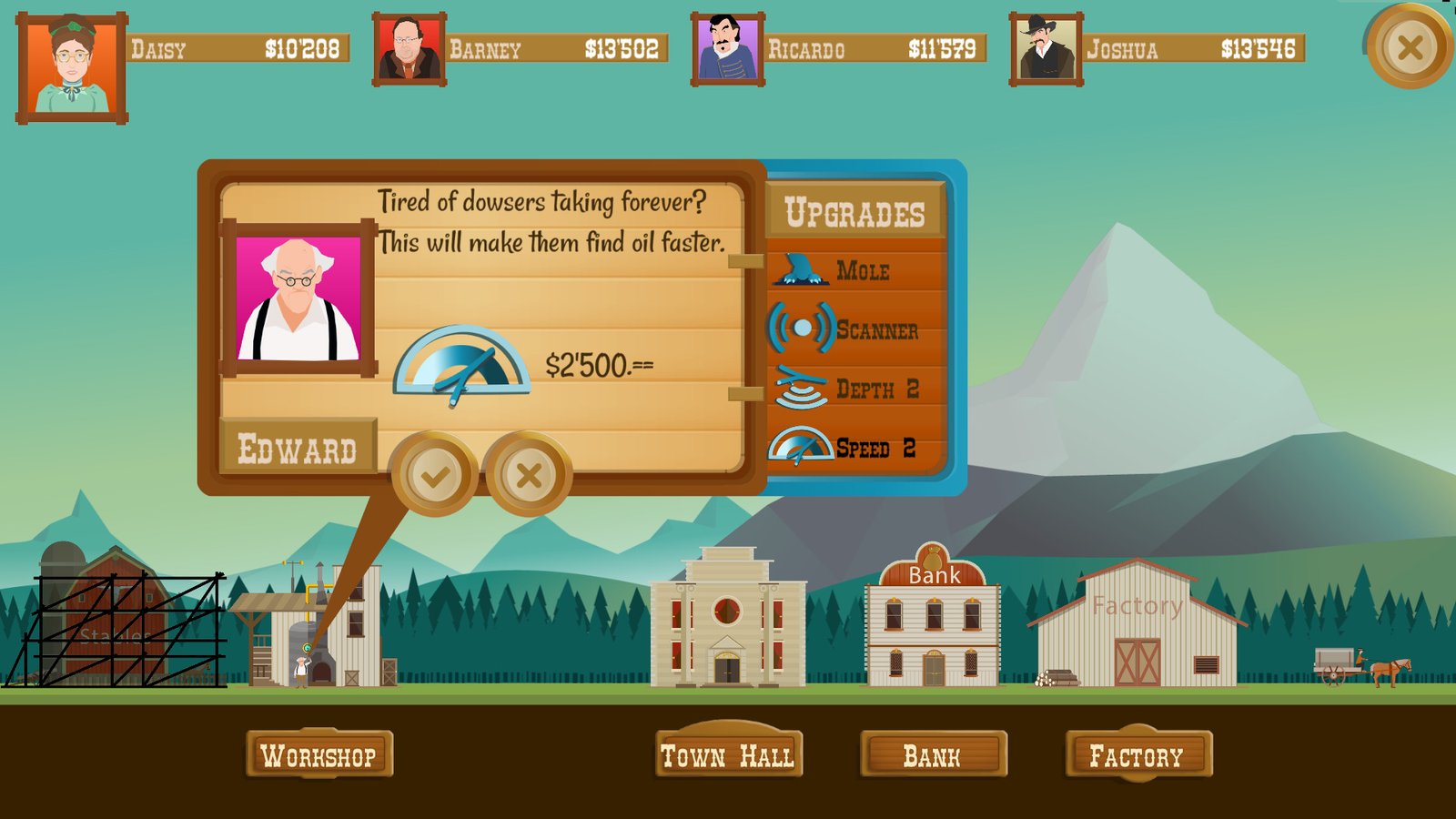Open the Workshop
This screenshot has width=1456, height=819.
(x=318, y=754)
